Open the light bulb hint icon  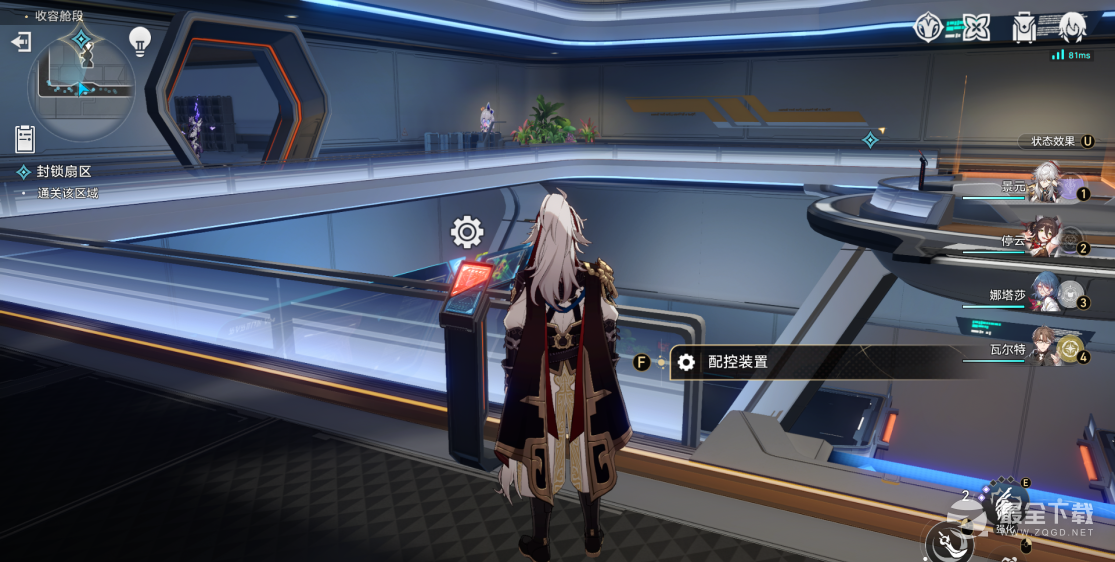tap(140, 40)
